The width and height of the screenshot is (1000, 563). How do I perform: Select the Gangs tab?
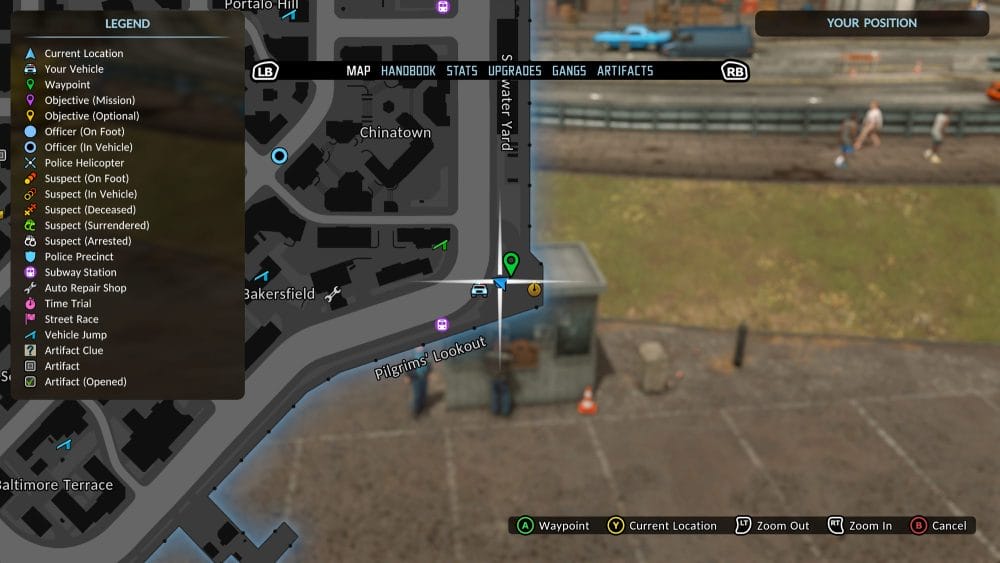click(x=569, y=71)
